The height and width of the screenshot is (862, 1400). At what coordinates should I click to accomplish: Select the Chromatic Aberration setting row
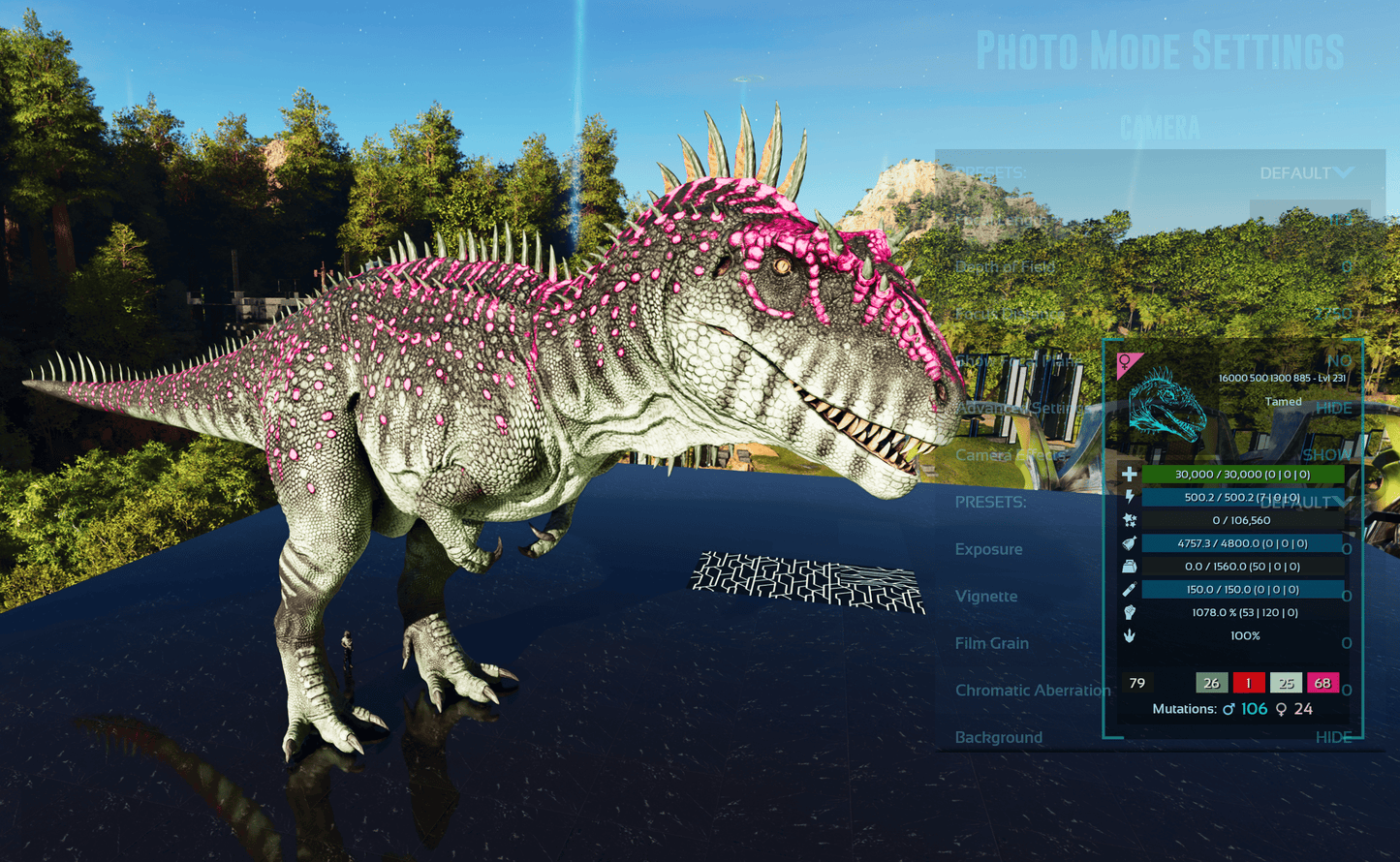coord(1032,691)
